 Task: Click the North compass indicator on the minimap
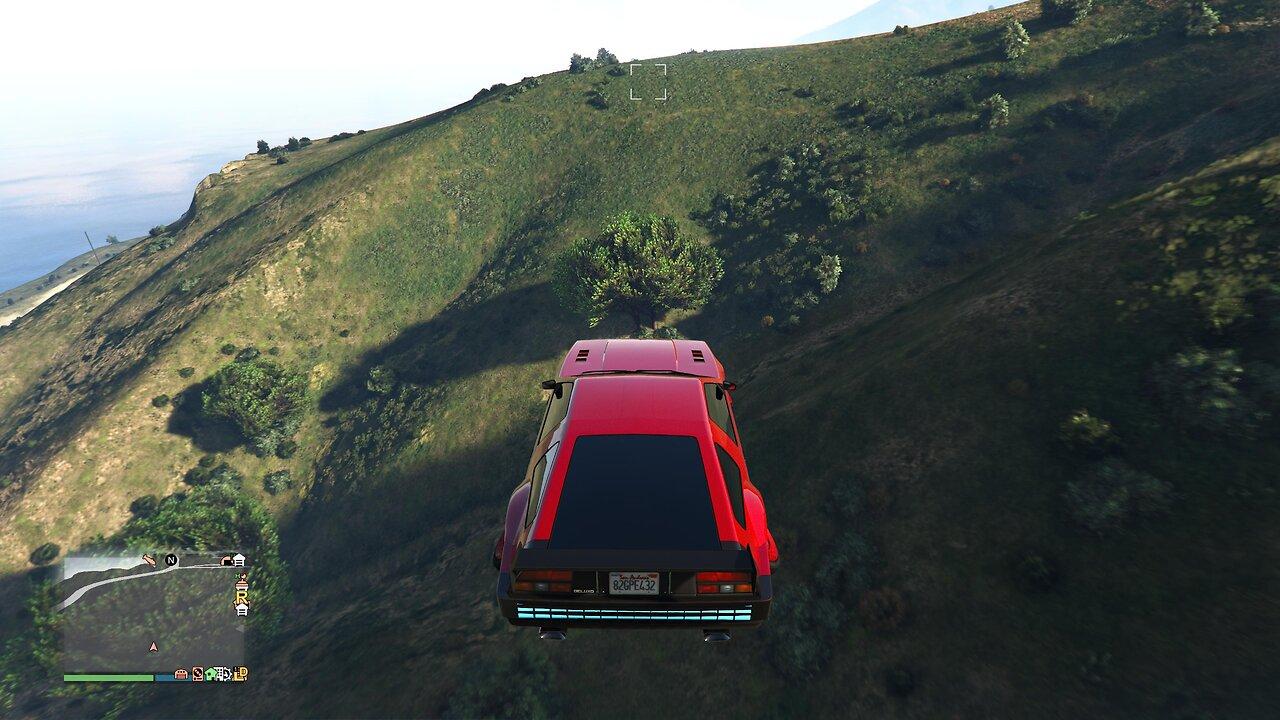171,561
